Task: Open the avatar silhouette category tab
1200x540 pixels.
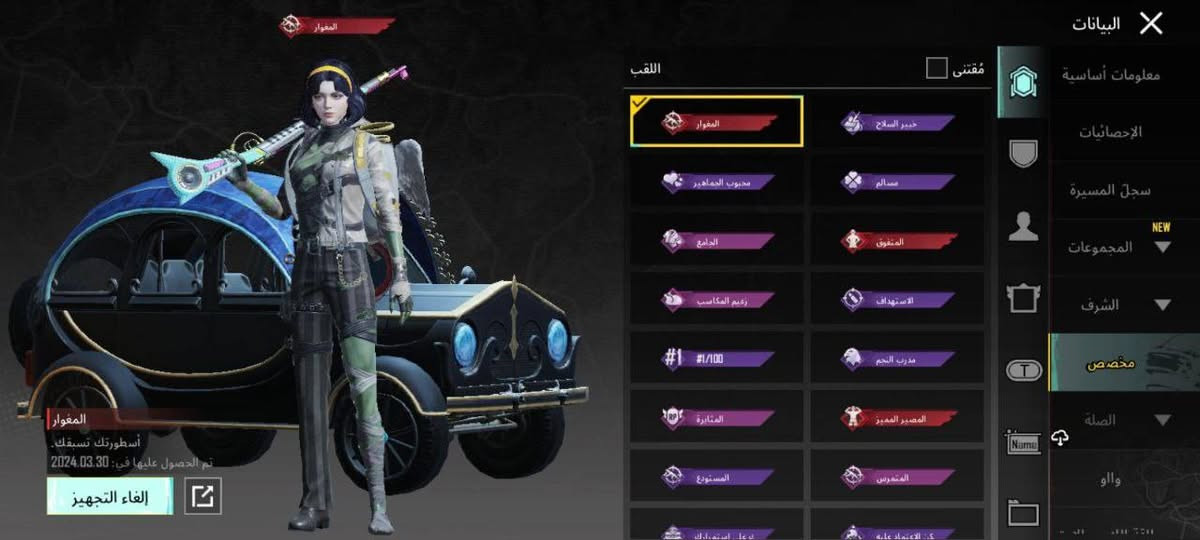Action: [x=1023, y=226]
